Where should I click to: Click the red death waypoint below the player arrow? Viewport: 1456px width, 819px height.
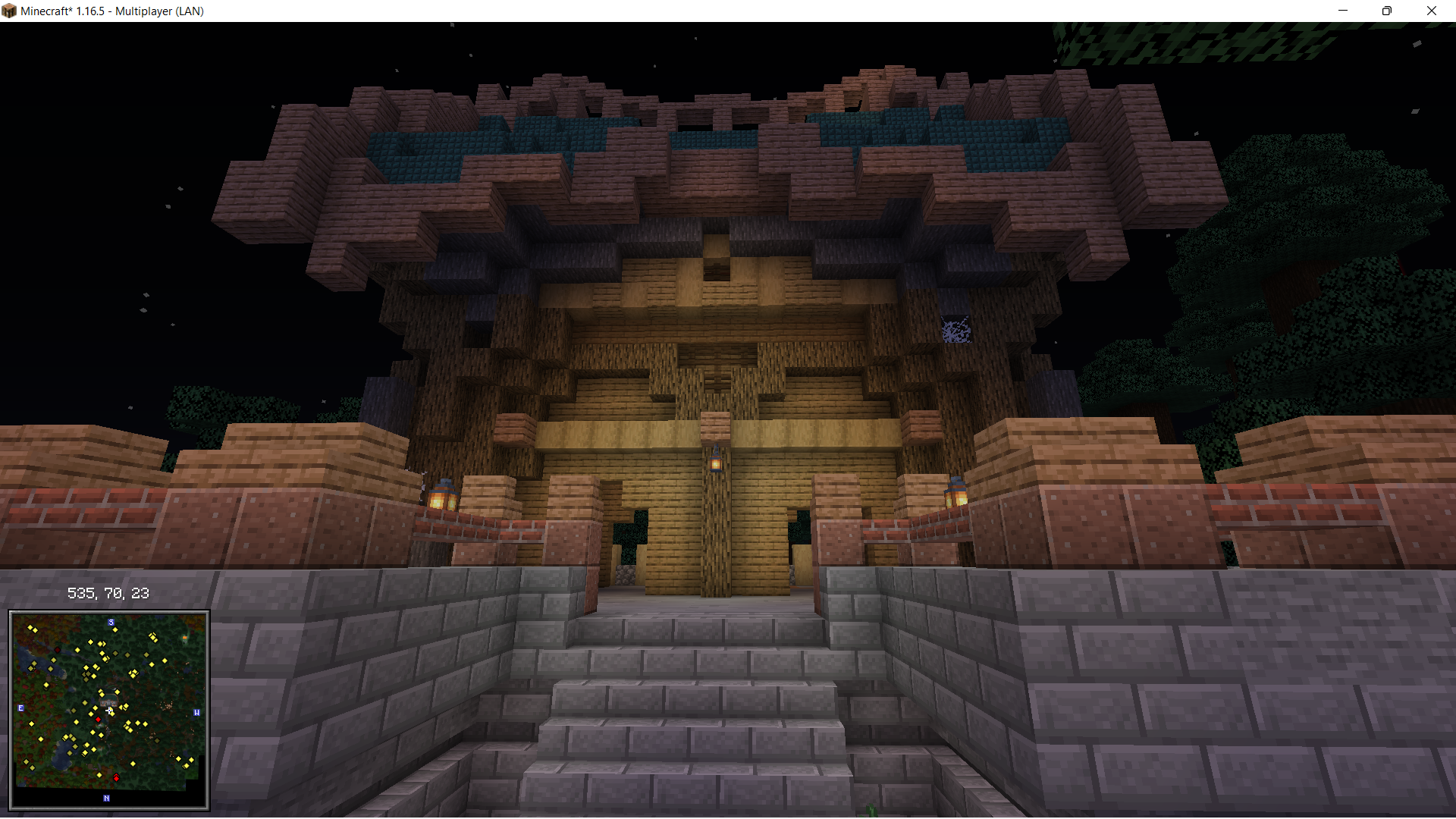99,720
